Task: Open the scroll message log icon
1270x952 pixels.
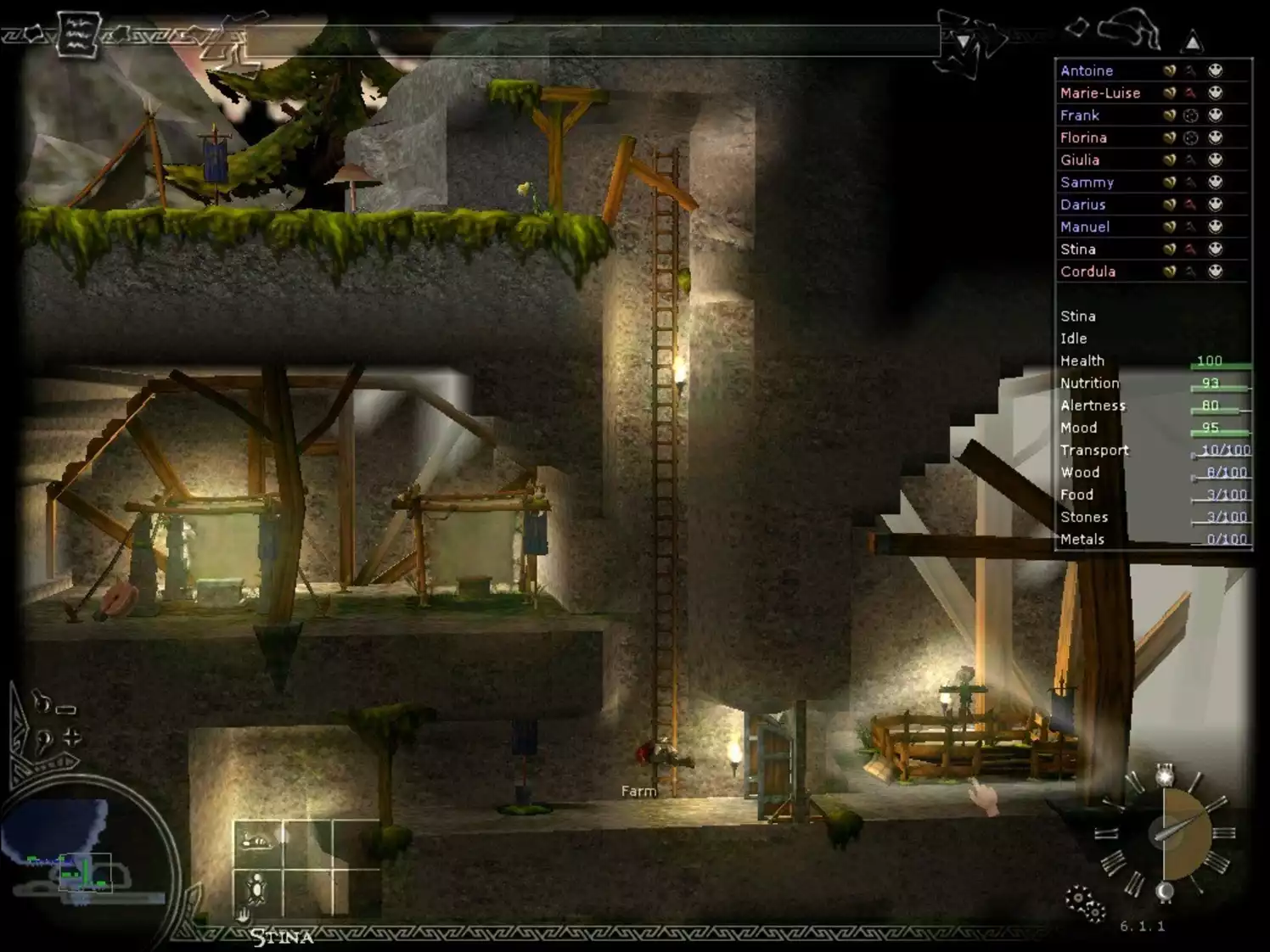Action: click(78, 36)
